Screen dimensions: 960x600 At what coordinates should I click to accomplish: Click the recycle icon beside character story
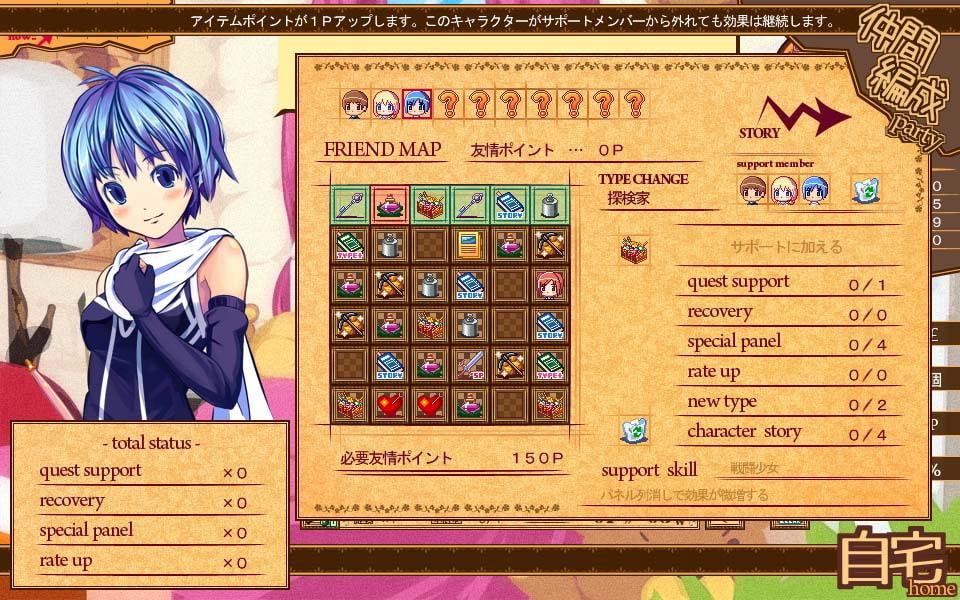pos(634,431)
